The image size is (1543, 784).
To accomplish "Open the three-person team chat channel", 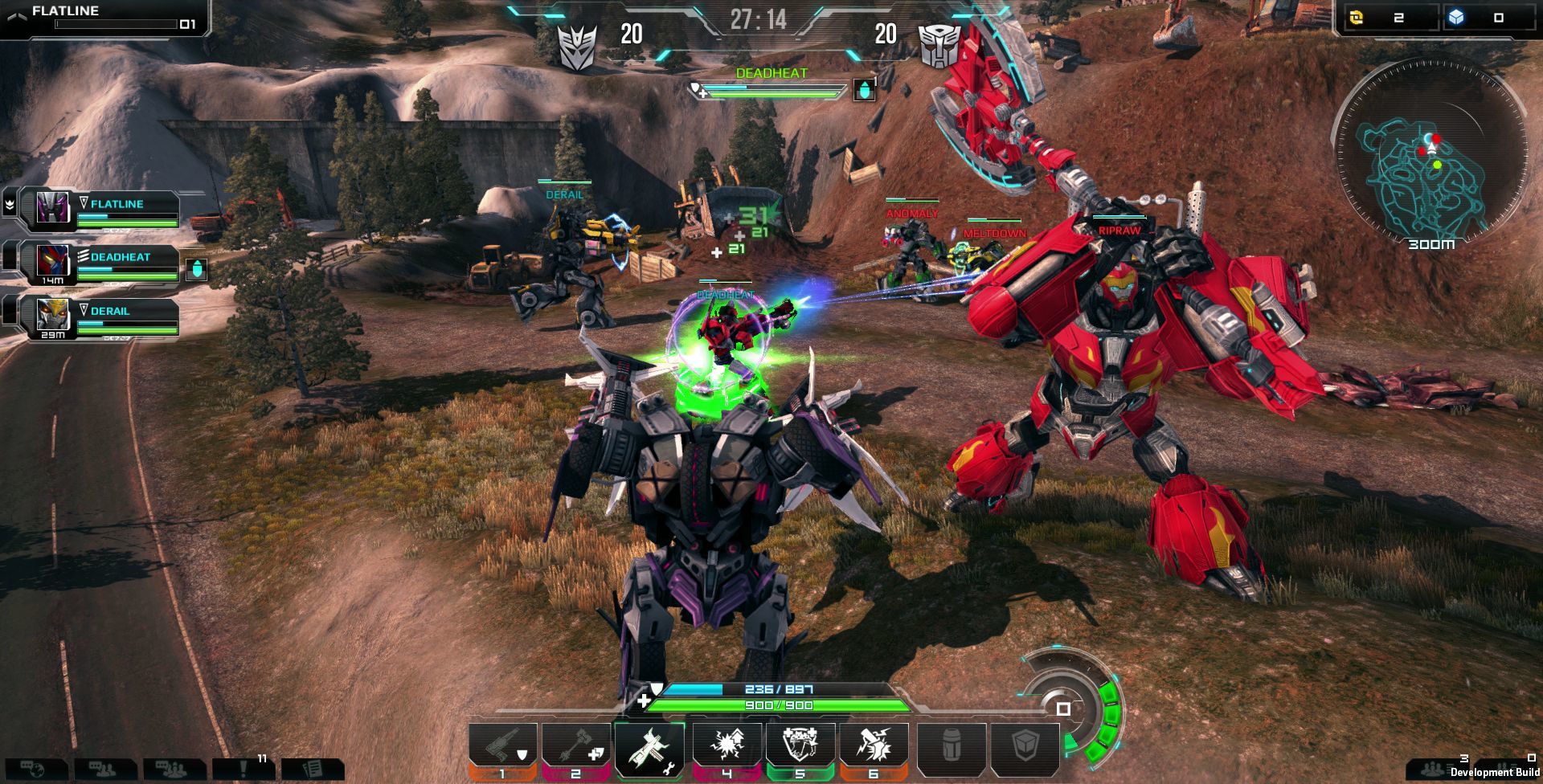I will [174, 770].
